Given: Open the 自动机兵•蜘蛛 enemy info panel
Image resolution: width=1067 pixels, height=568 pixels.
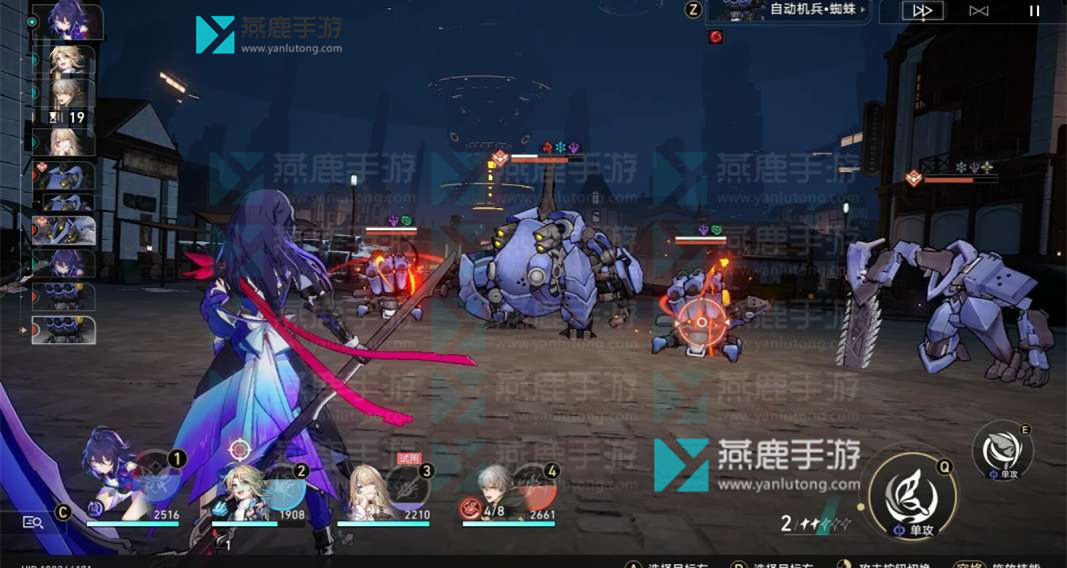Looking at the screenshot, I should pos(787,11).
